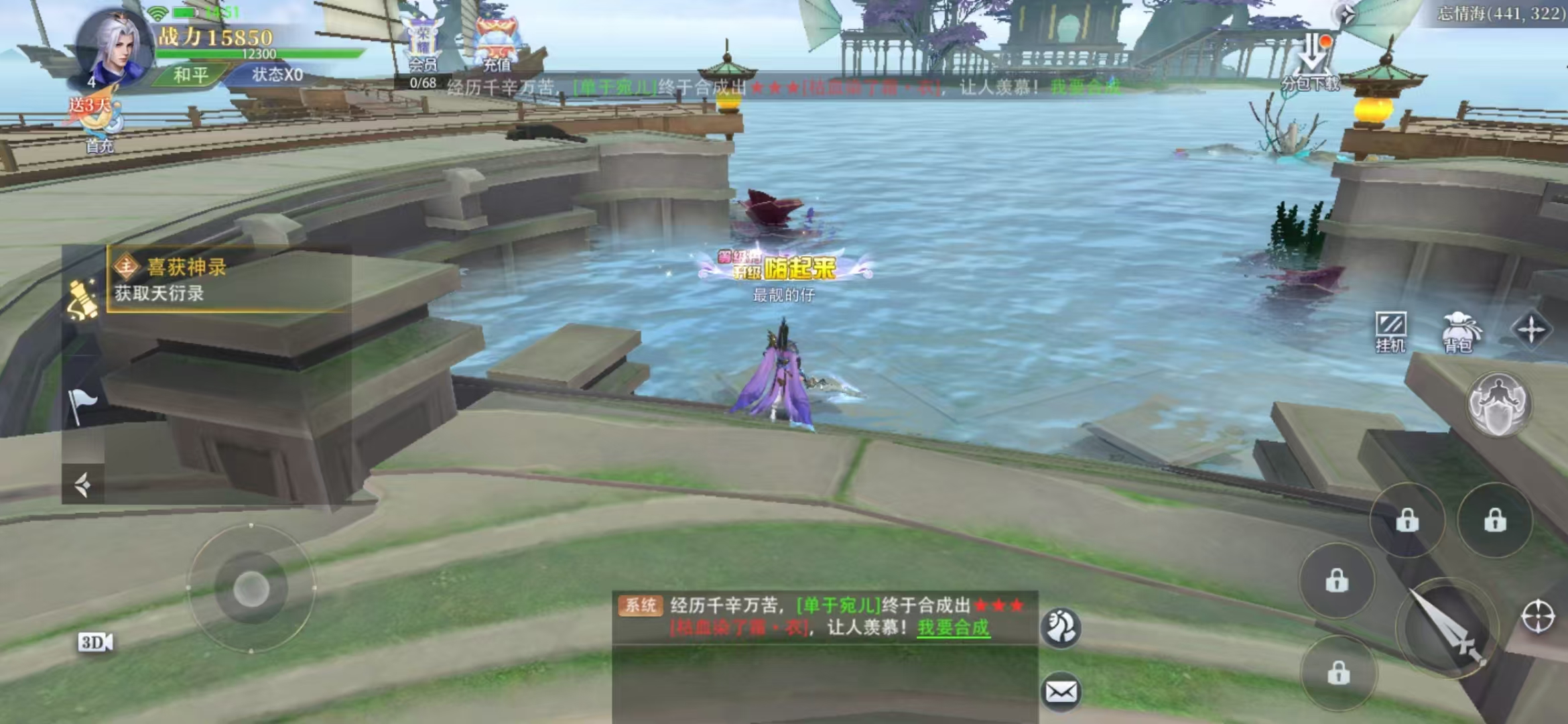
Task: Toggle 挂机 auto-battle mode
Action: [x=1390, y=331]
